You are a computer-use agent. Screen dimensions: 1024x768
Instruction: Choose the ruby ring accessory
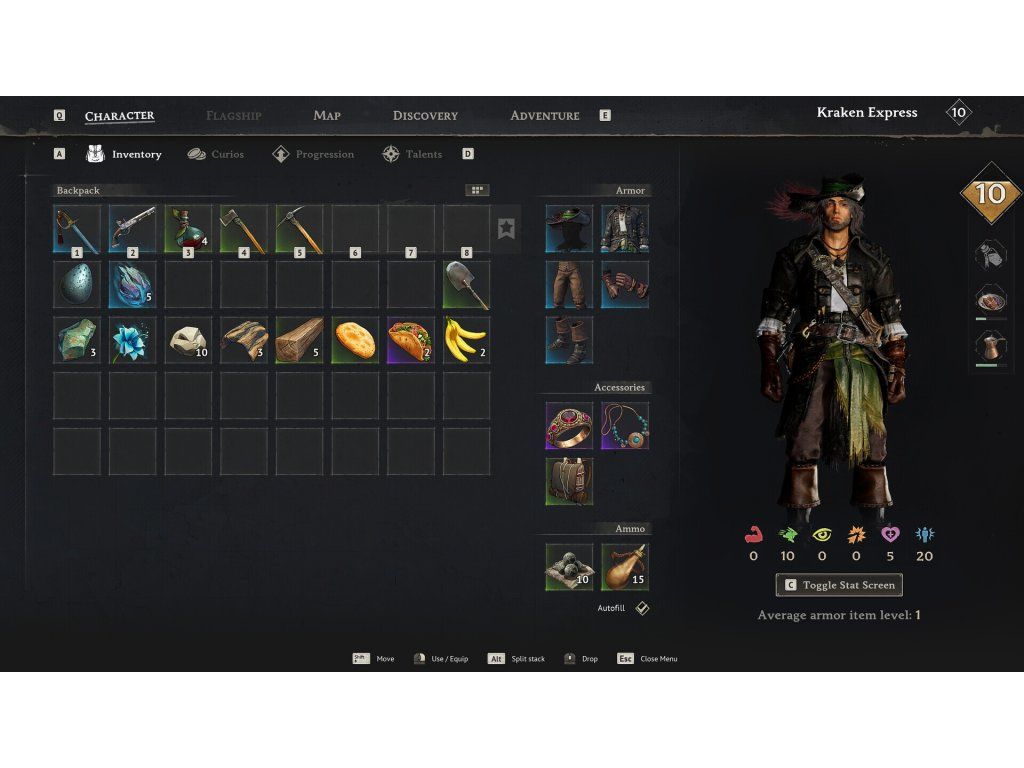(x=569, y=426)
